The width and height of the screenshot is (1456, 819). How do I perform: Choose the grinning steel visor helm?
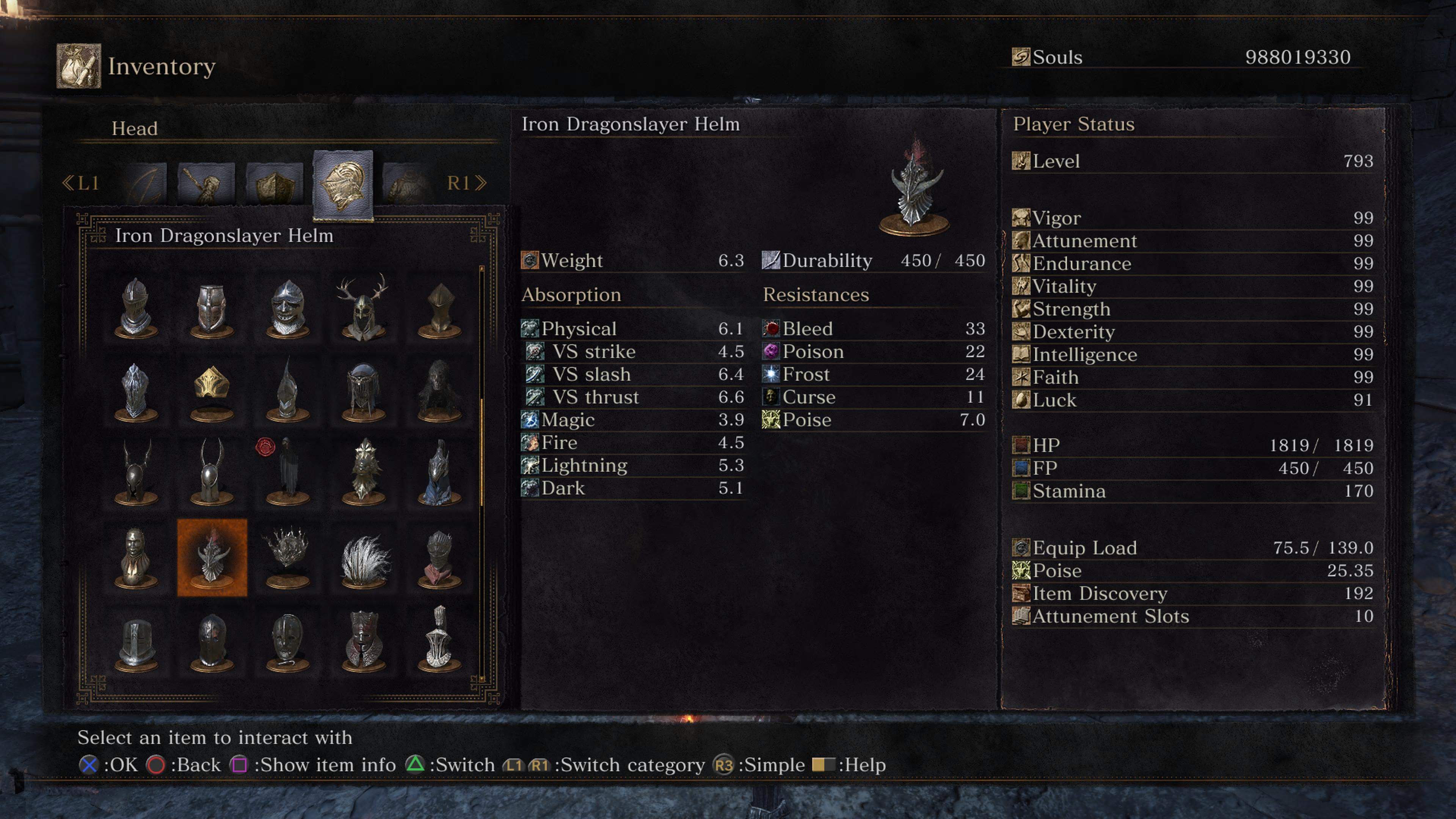pyautogui.click(x=288, y=308)
